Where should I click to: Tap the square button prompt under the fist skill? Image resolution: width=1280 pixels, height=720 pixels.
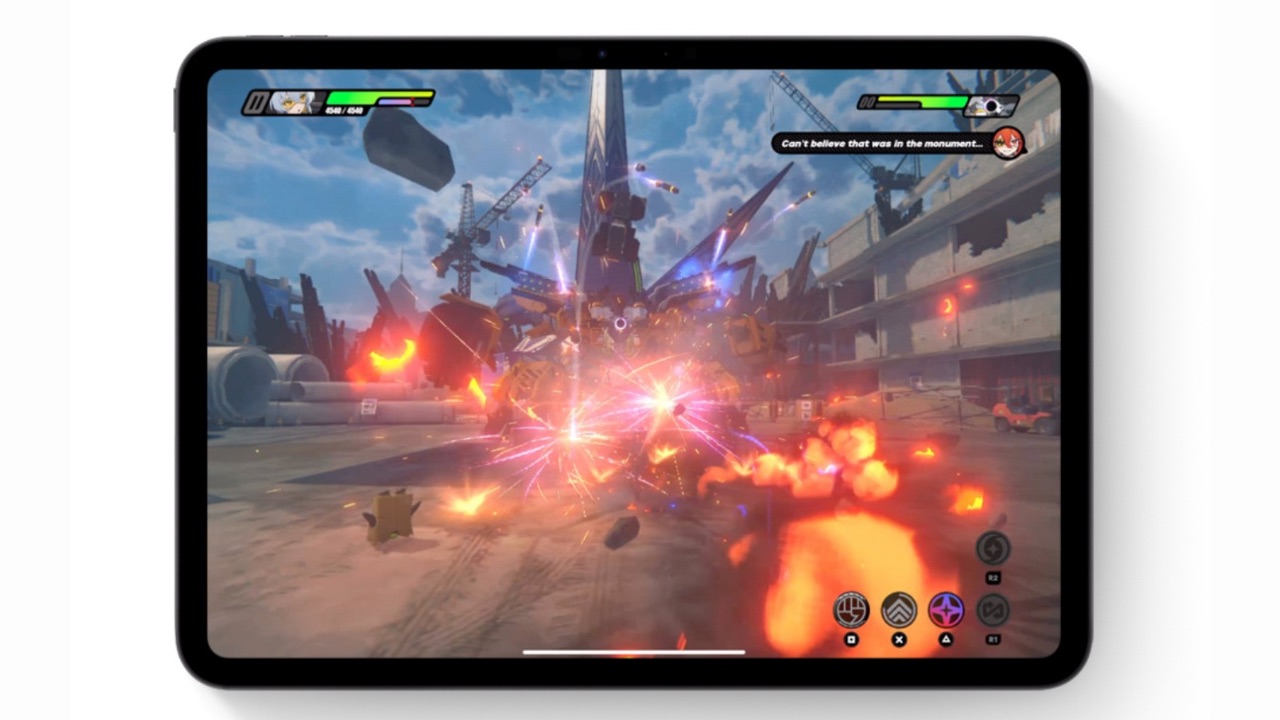(851, 640)
